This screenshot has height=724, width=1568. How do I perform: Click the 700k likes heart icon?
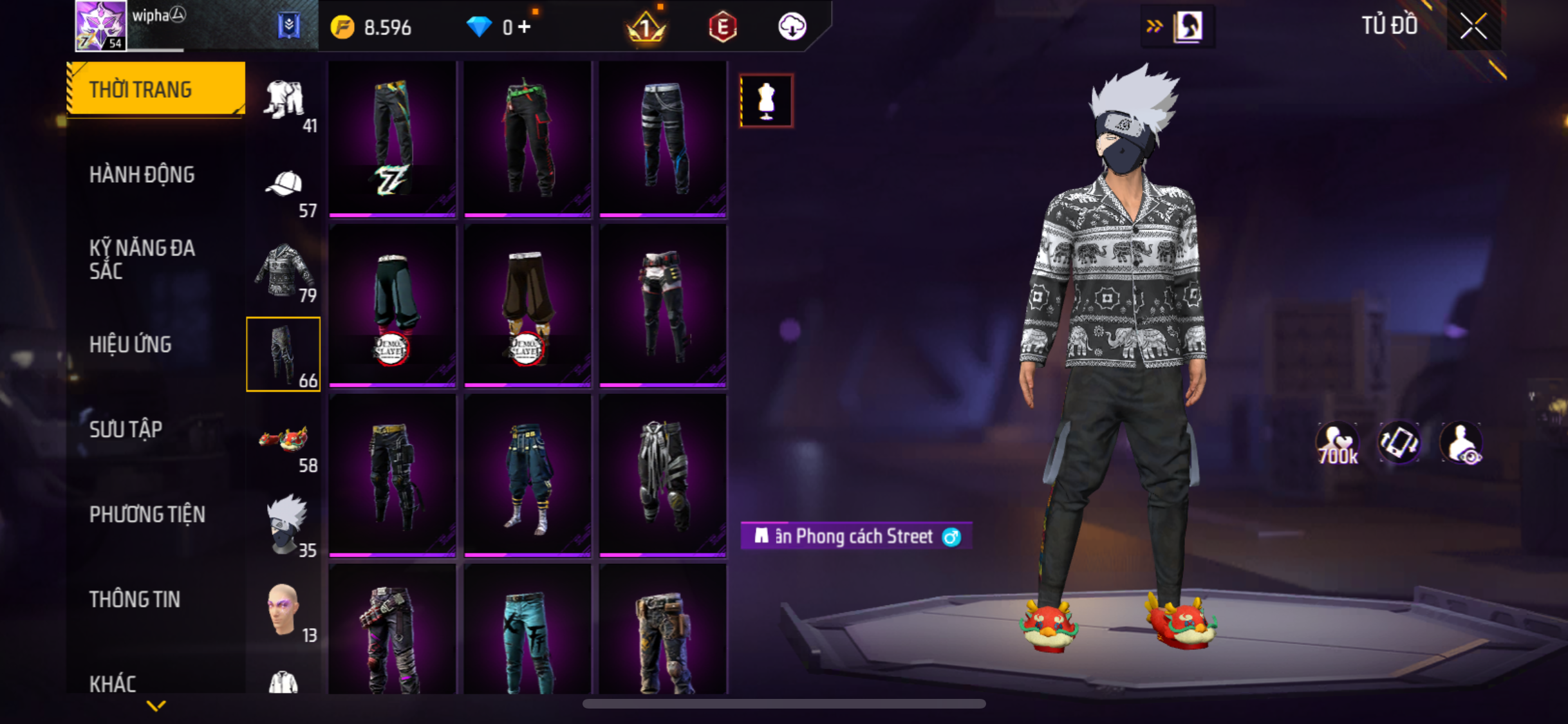pyautogui.click(x=1337, y=444)
